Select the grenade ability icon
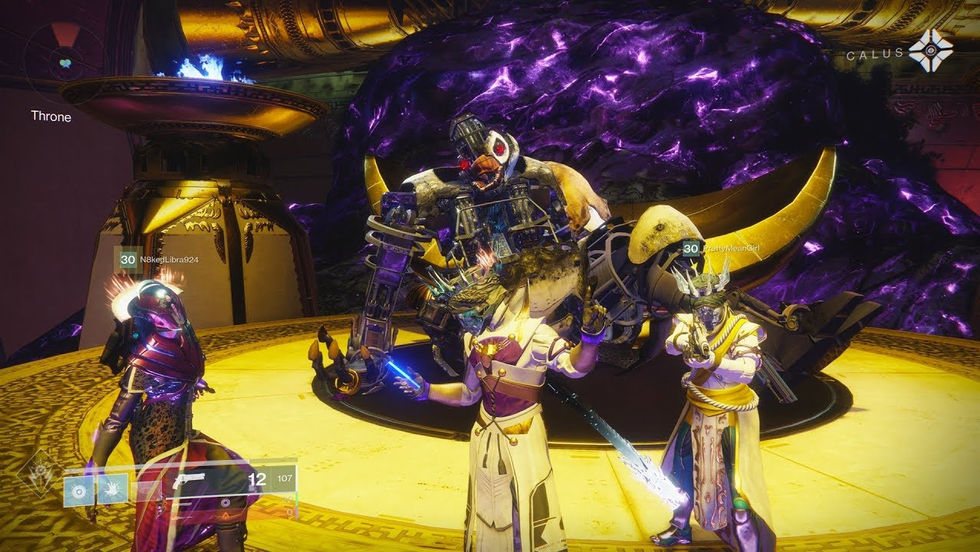 (x=79, y=490)
